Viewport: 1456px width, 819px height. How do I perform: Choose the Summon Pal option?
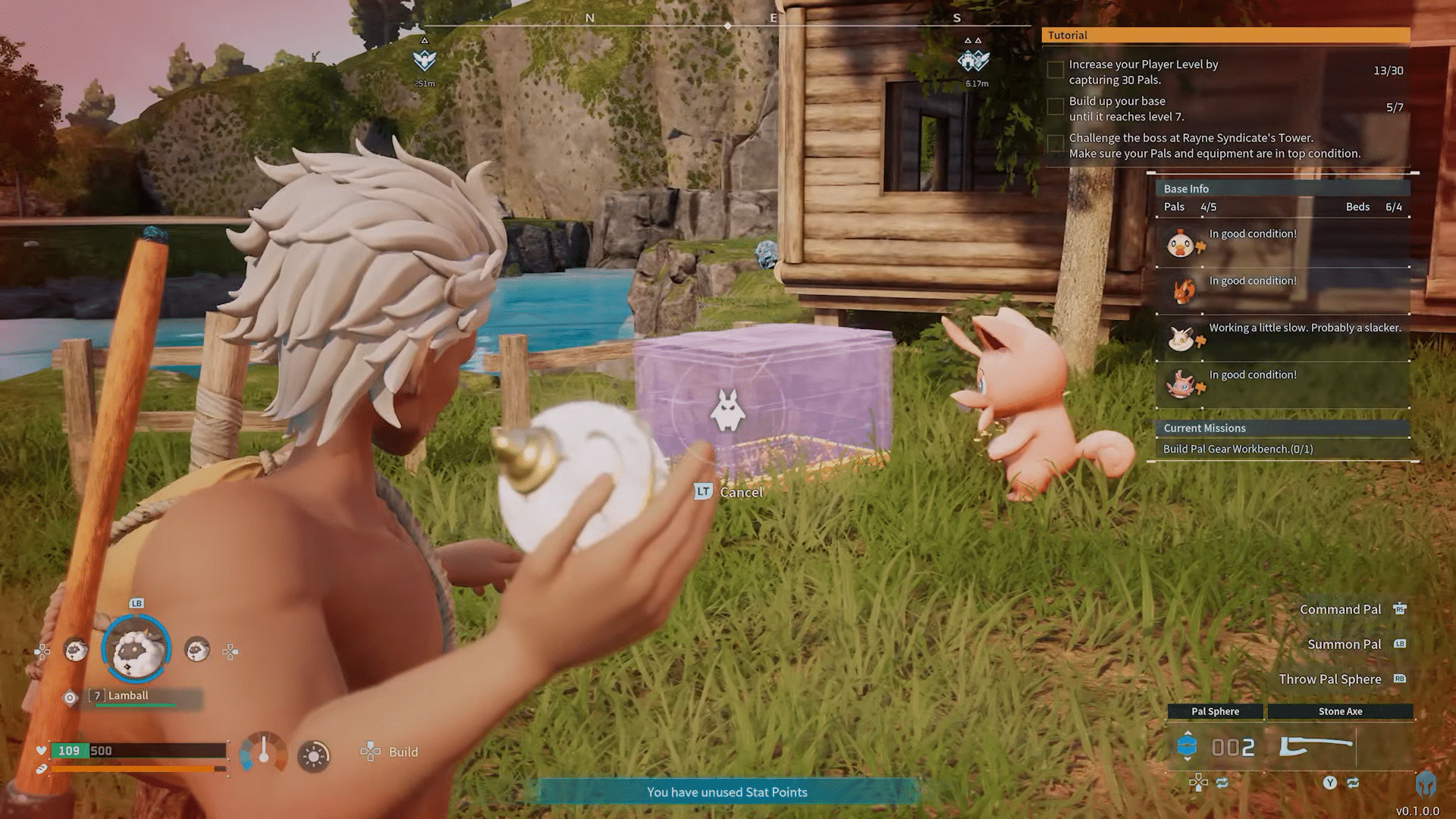pyautogui.click(x=1344, y=645)
